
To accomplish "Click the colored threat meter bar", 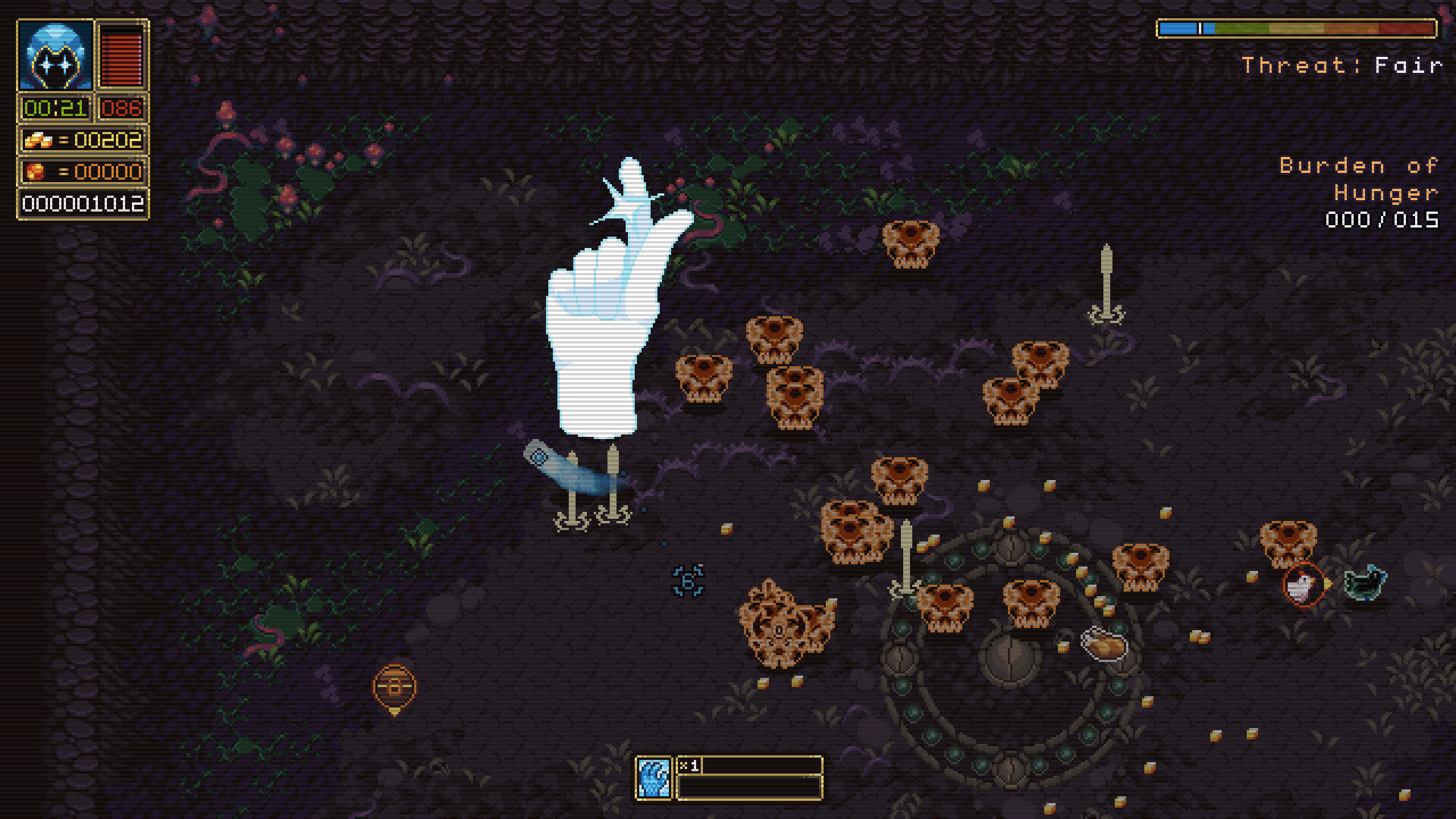I will click(x=1297, y=27).
